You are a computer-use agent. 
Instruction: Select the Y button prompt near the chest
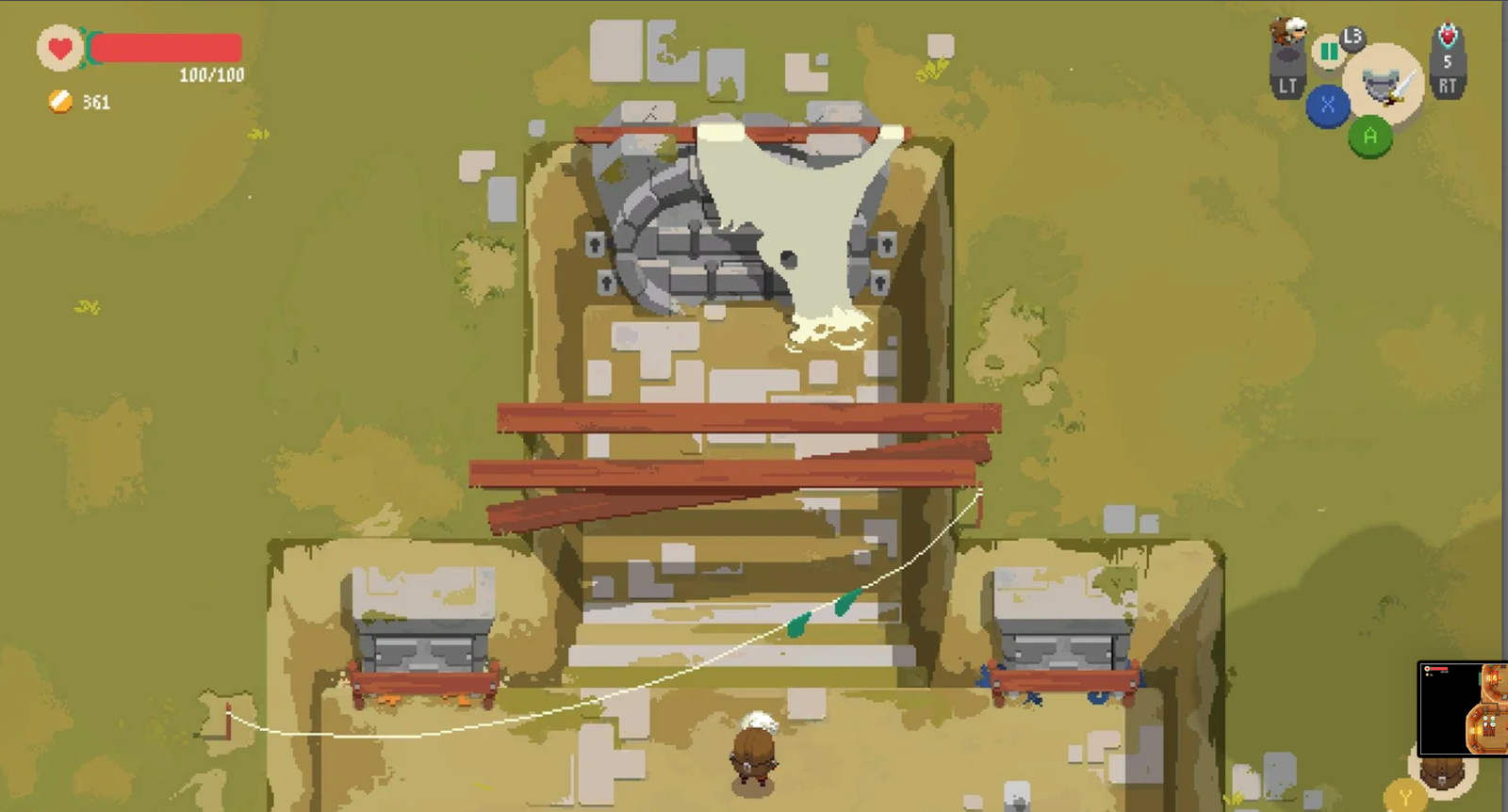(x=1405, y=795)
